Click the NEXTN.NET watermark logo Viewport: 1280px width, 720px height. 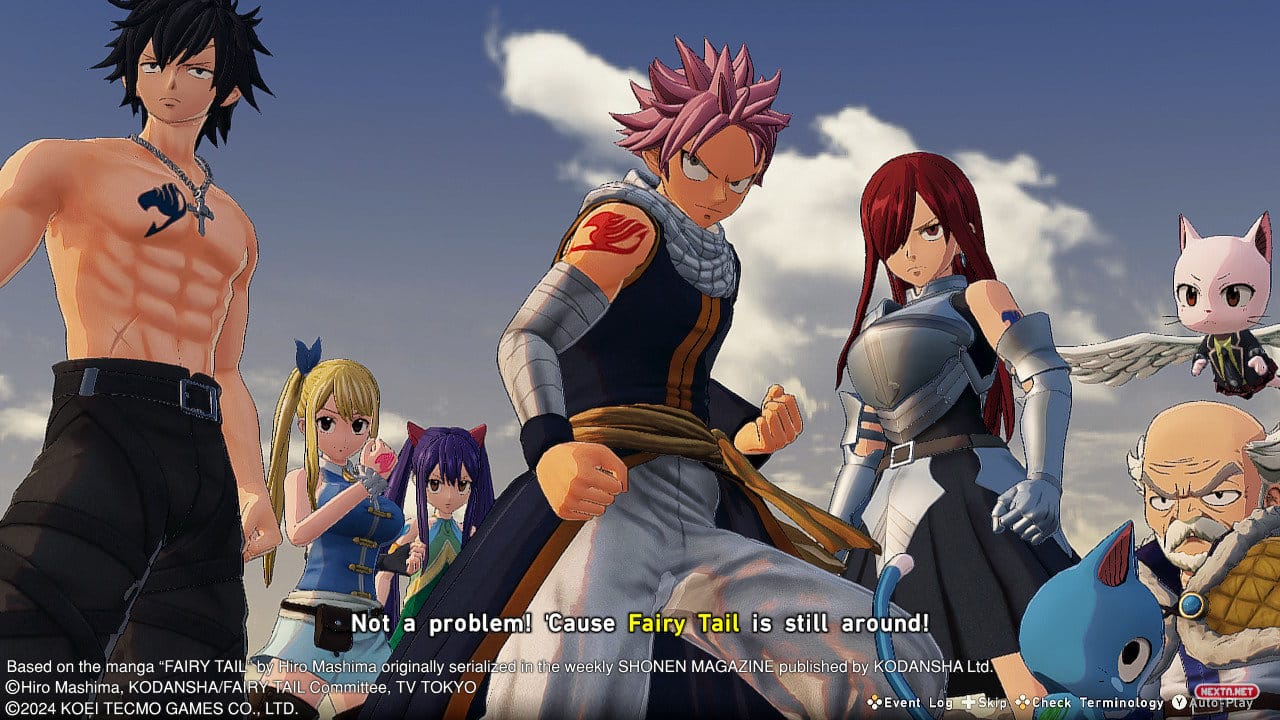(x=1226, y=691)
